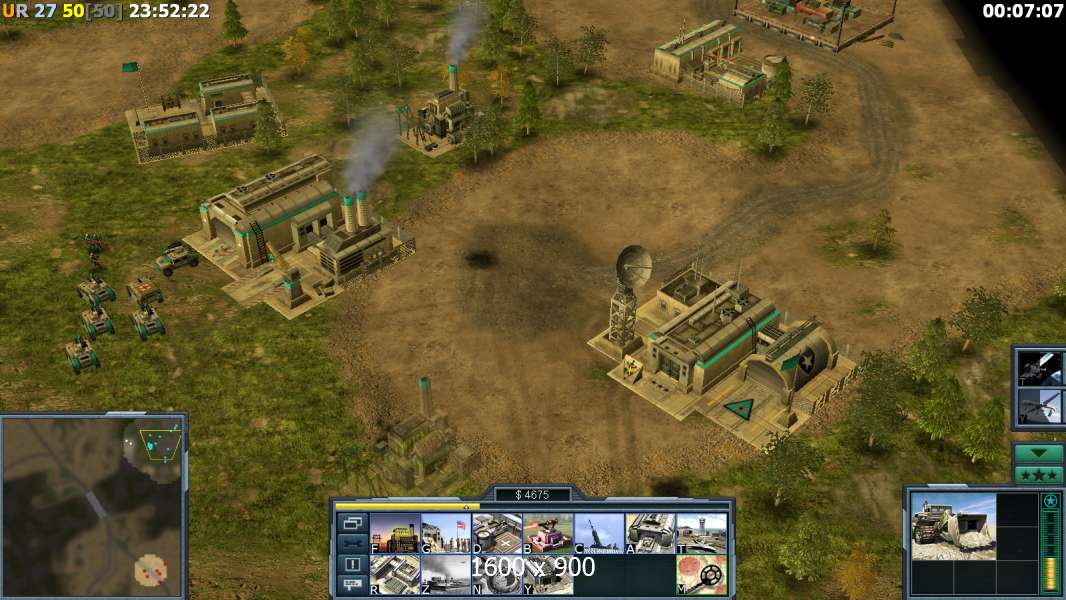Choose the War Factory build icon

pyautogui.click(x=649, y=534)
